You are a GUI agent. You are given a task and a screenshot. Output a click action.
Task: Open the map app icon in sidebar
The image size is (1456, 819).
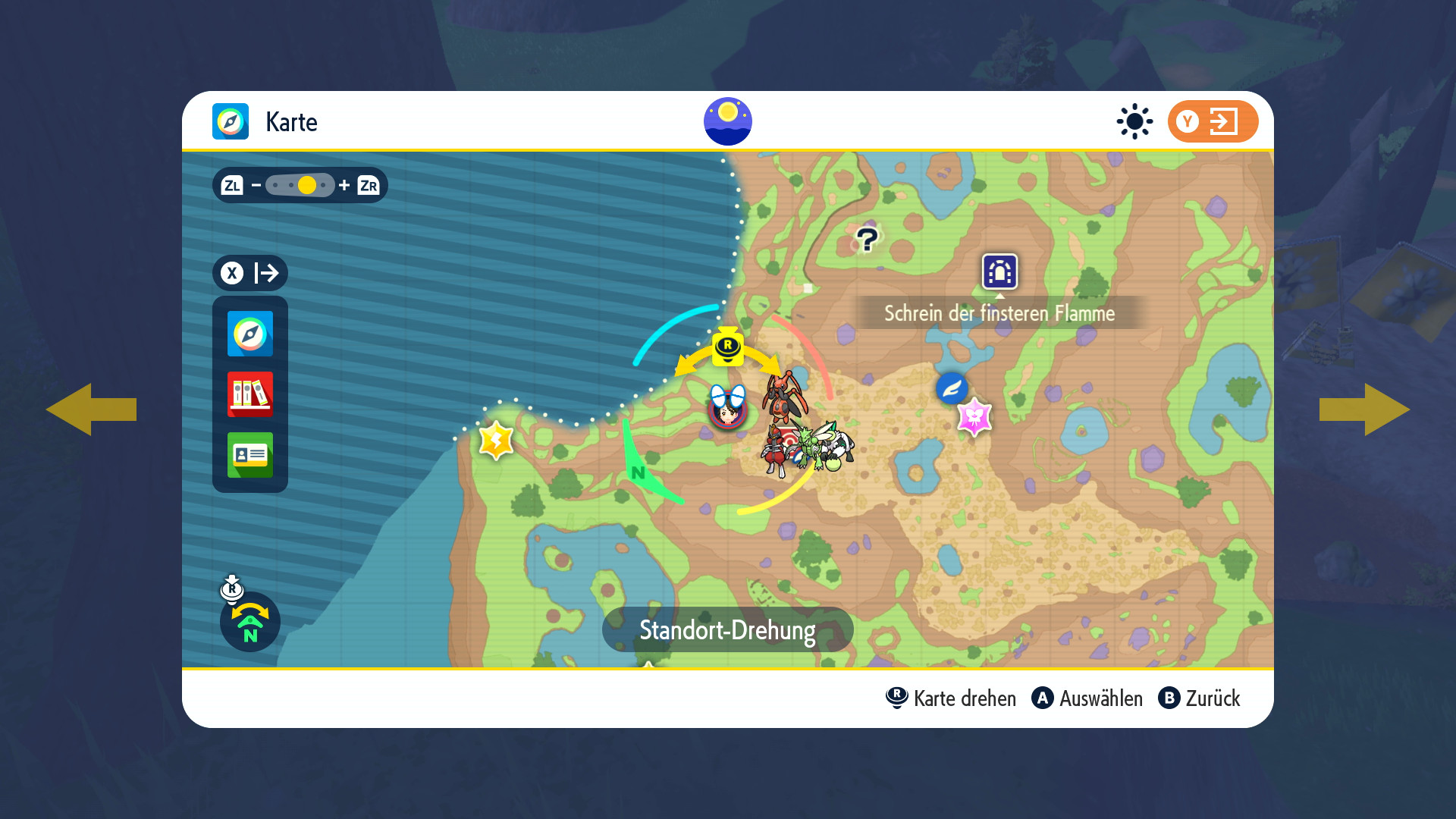[x=249, y=334]
